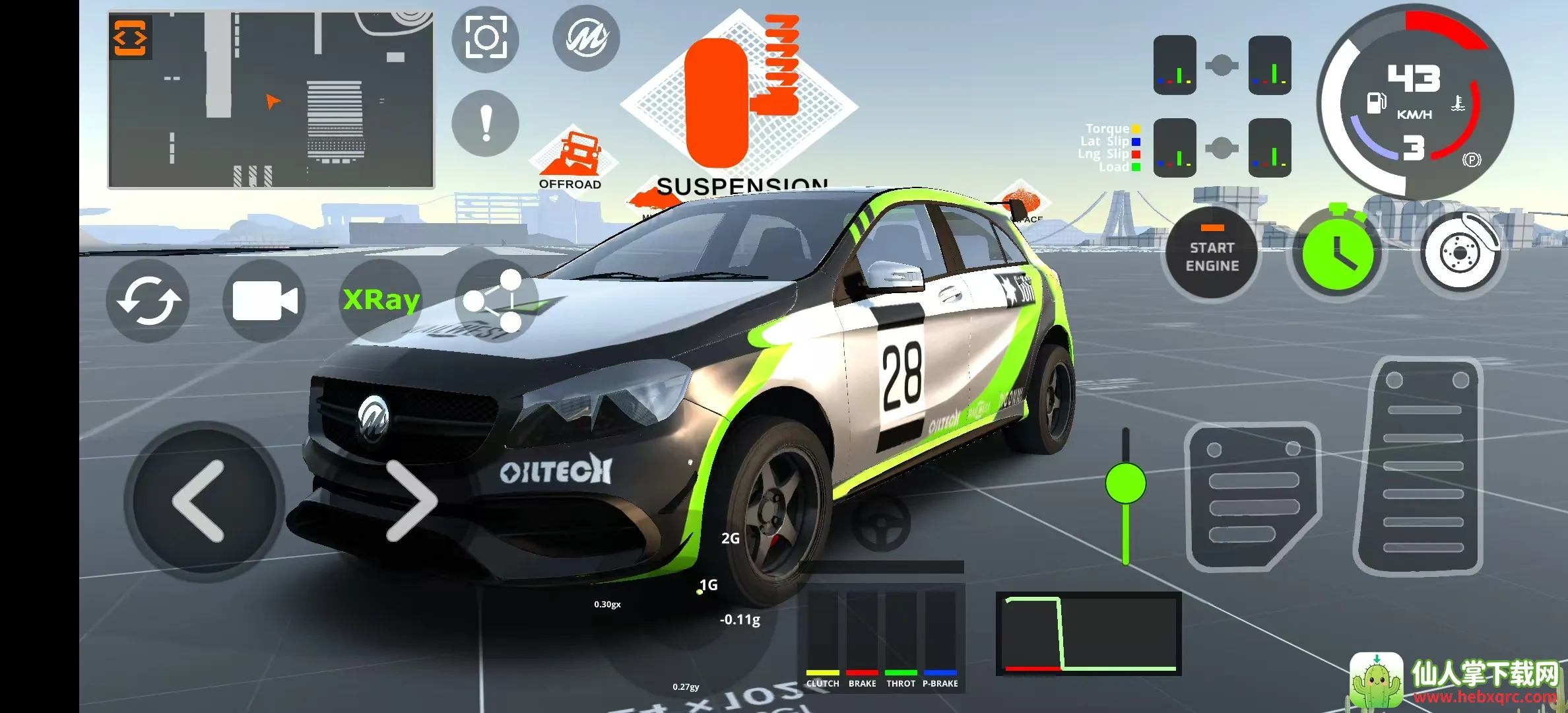
Task: Click the speedometer gauge
Action: [1415, 102]
